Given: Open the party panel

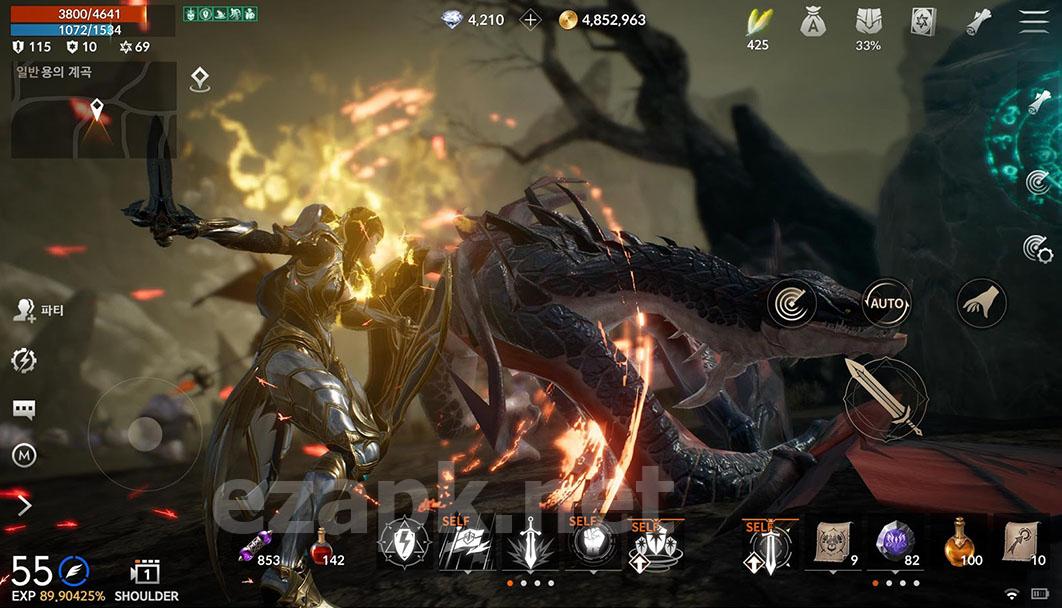Looking at the screenshot, I should [38, 310].
